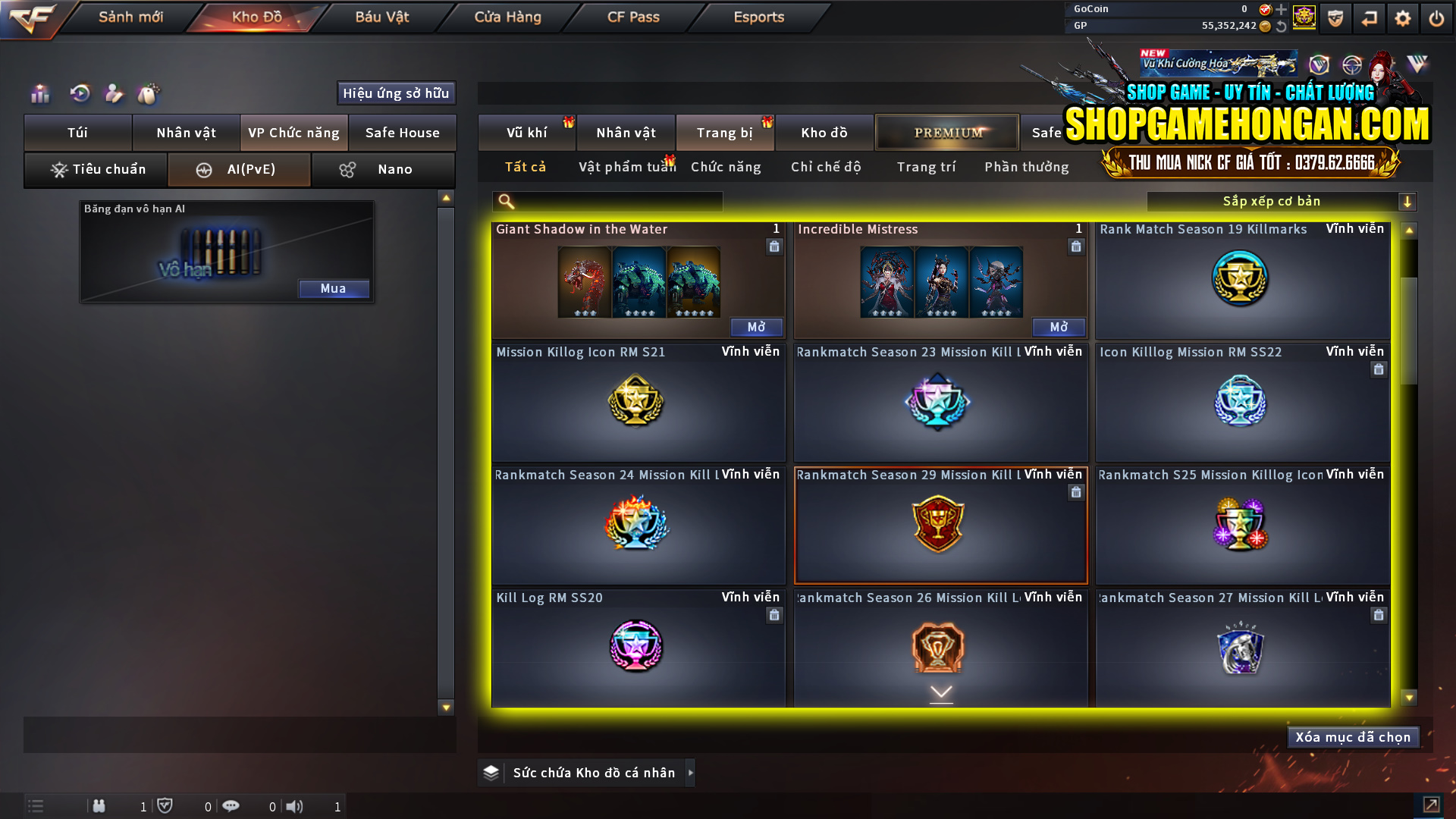This screenshot has height=819, width=1456.
Task: Click Xóa mục đã chọn to delete selected items
Action: click(1353, 736)
